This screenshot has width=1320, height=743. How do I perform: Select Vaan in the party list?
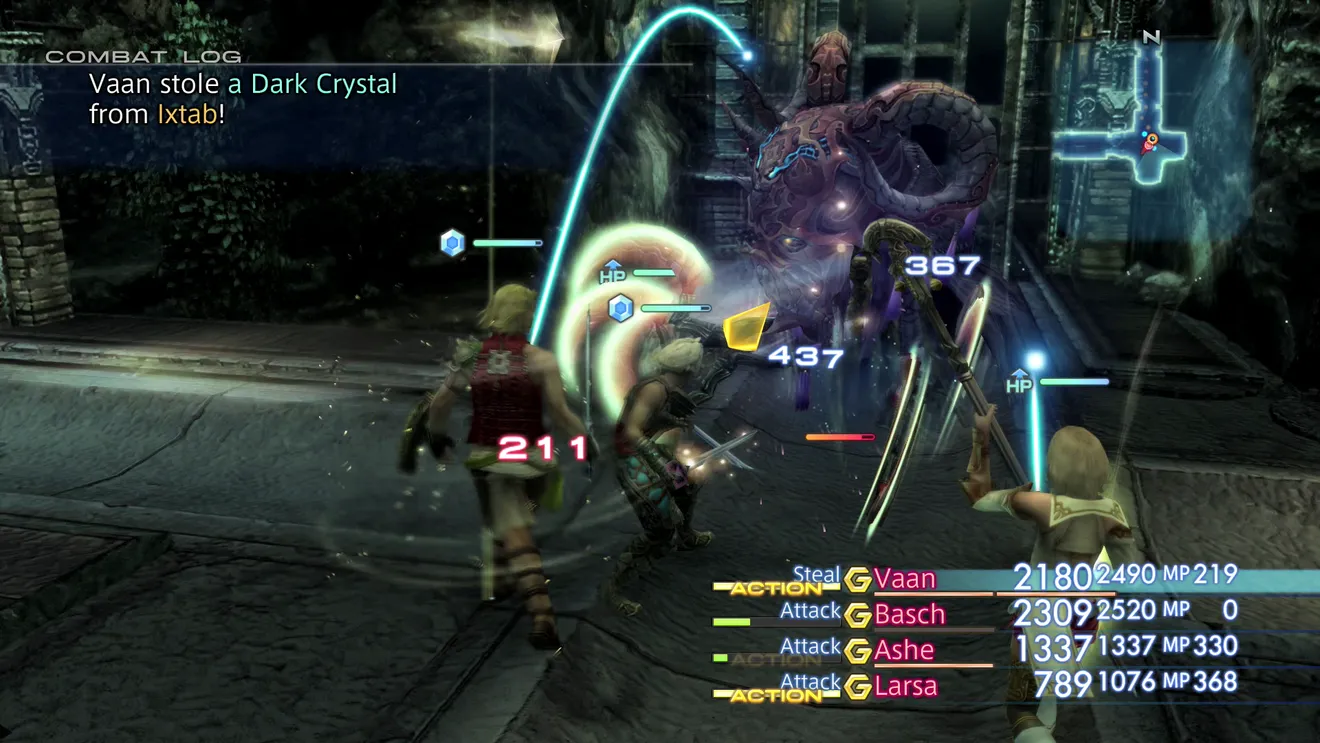905,579
